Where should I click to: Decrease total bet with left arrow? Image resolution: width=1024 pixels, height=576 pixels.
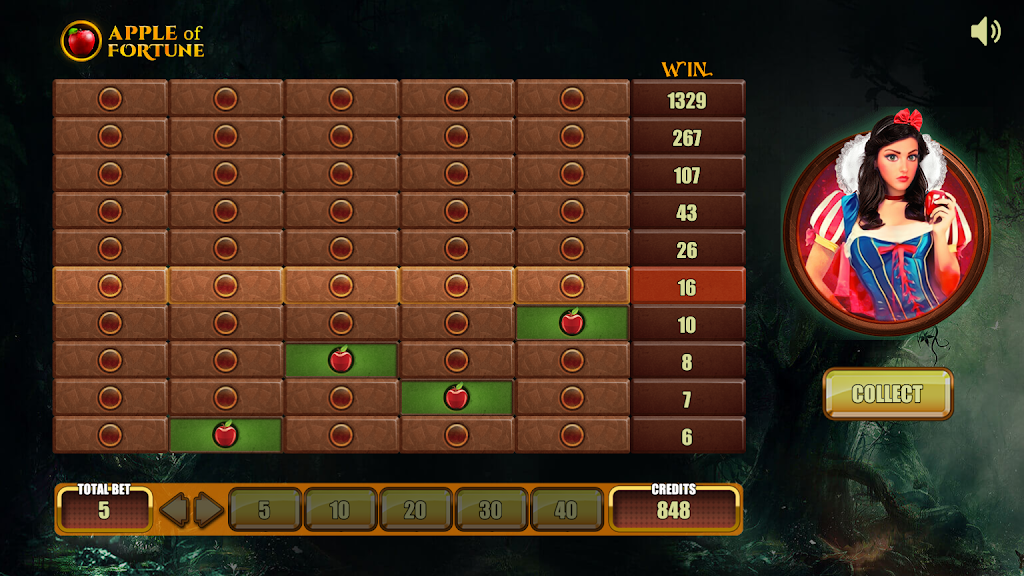click(175, 510)
